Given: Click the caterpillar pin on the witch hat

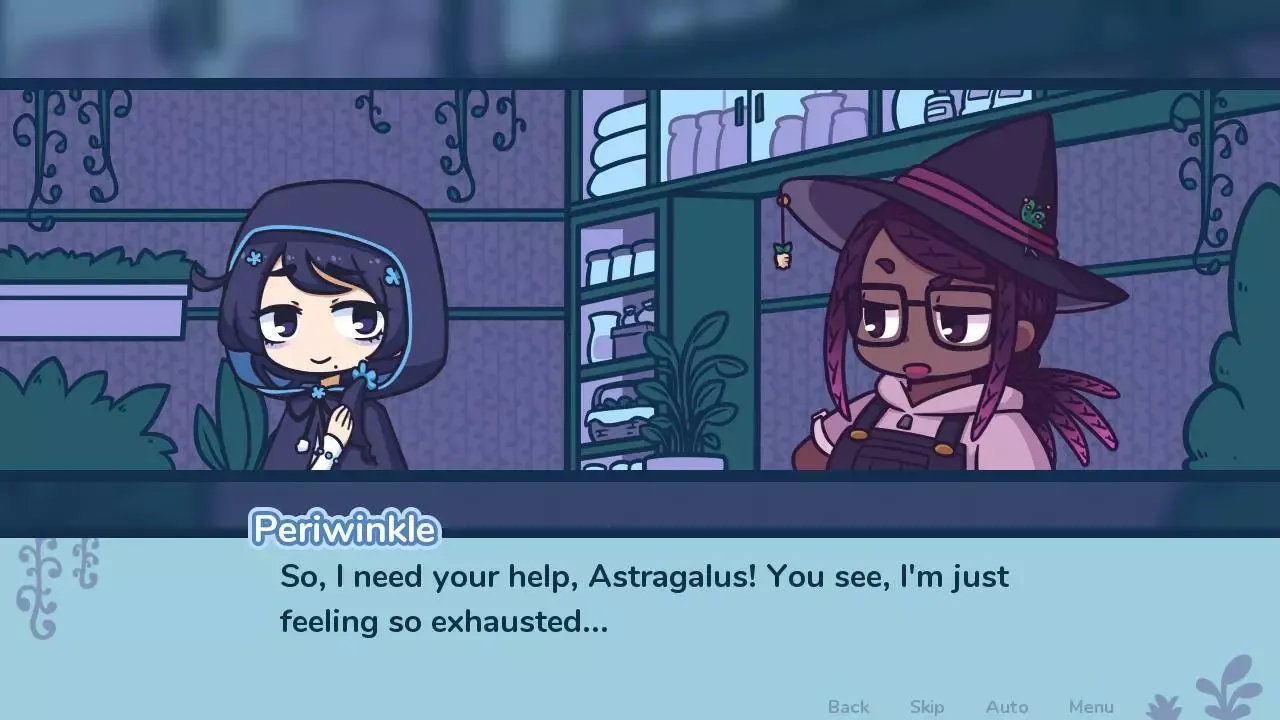Looking at the screenshot, I should click(x=1035, y=213).
